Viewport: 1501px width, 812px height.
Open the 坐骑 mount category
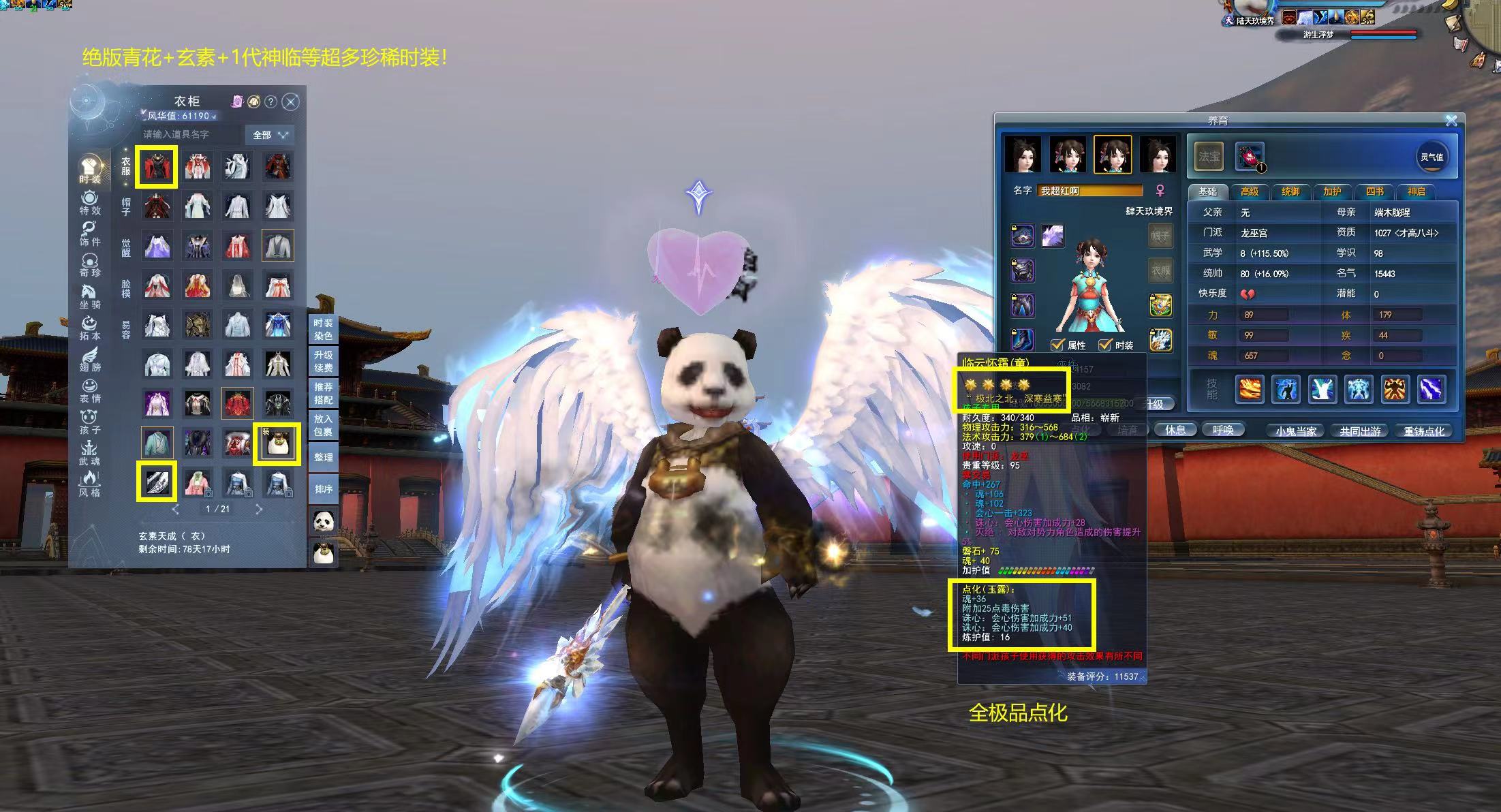[89, 296]
